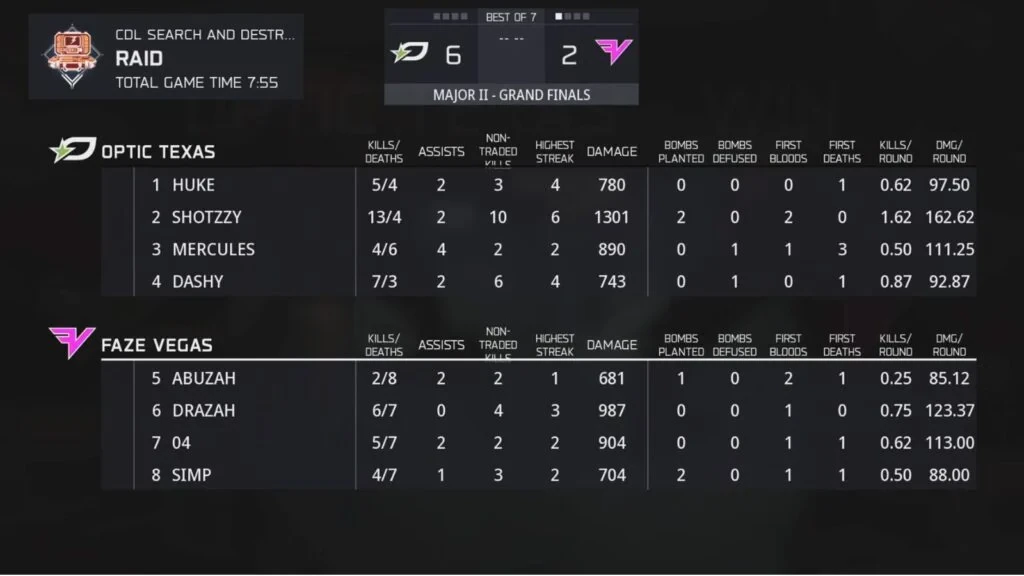
Task: Select the OpTic Texas team header
Action: (158, 152)
